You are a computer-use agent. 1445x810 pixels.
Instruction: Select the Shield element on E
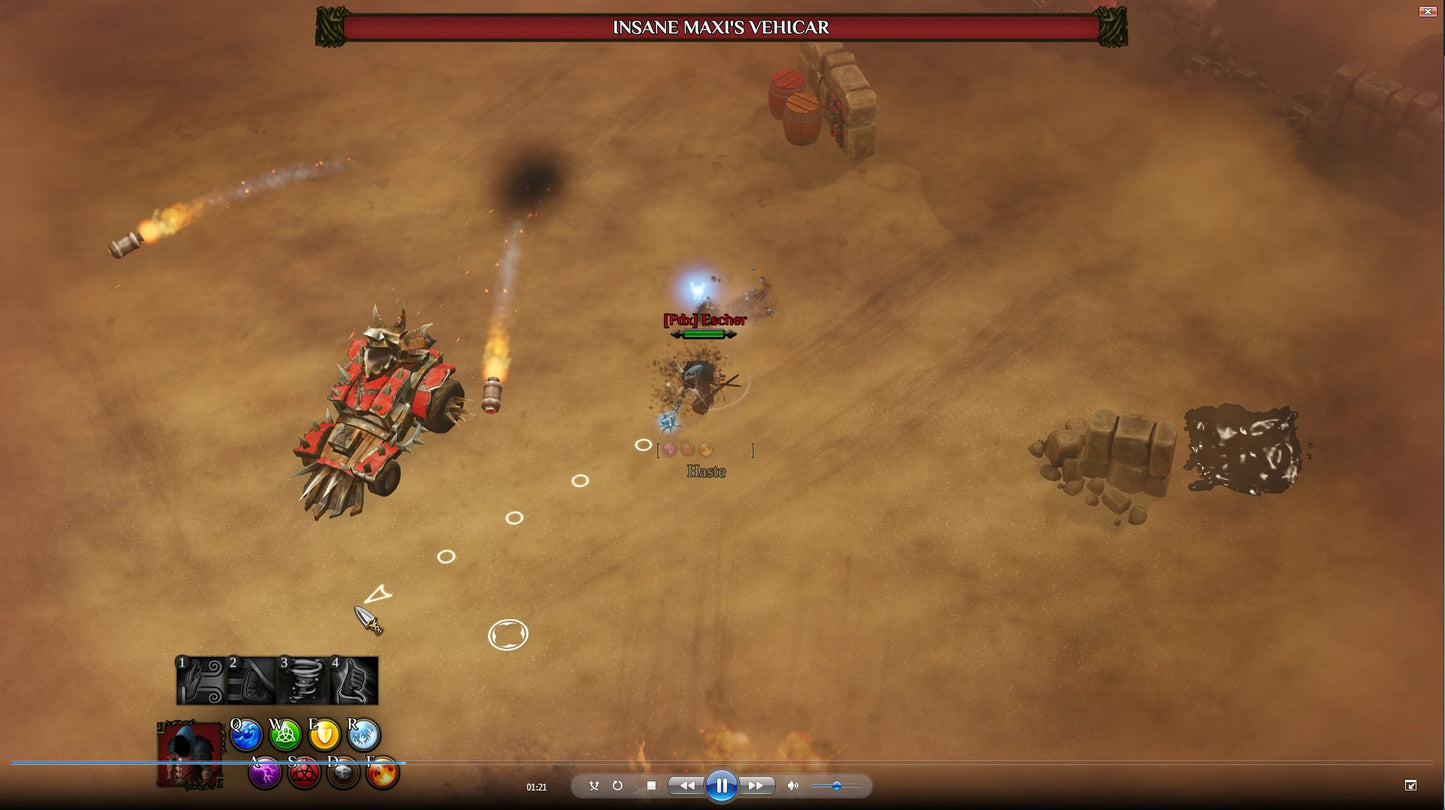click(324, 736)
